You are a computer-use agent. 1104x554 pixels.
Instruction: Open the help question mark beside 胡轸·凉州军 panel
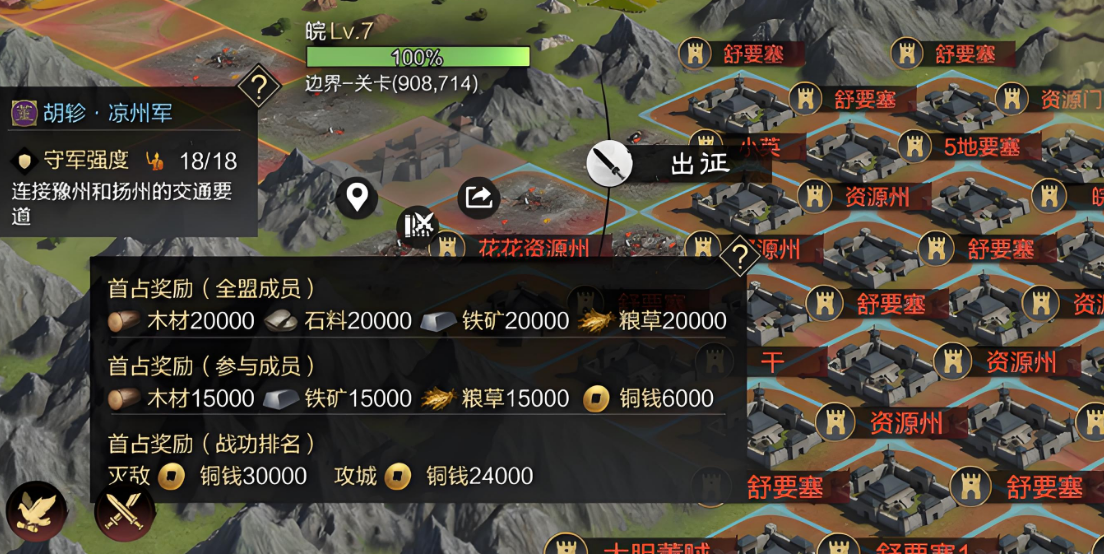point(258,87)
